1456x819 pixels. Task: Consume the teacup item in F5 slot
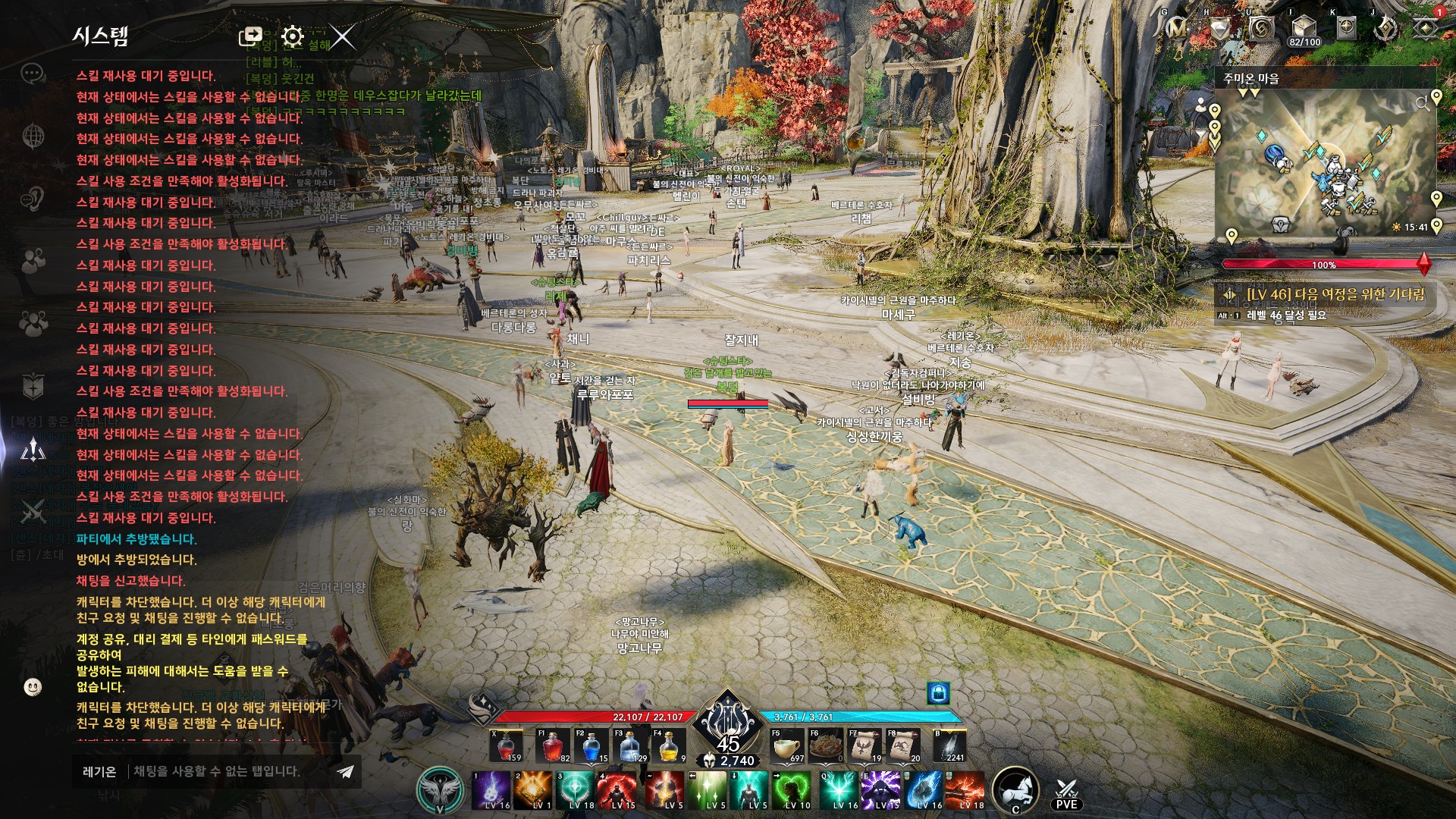(787, 747)
